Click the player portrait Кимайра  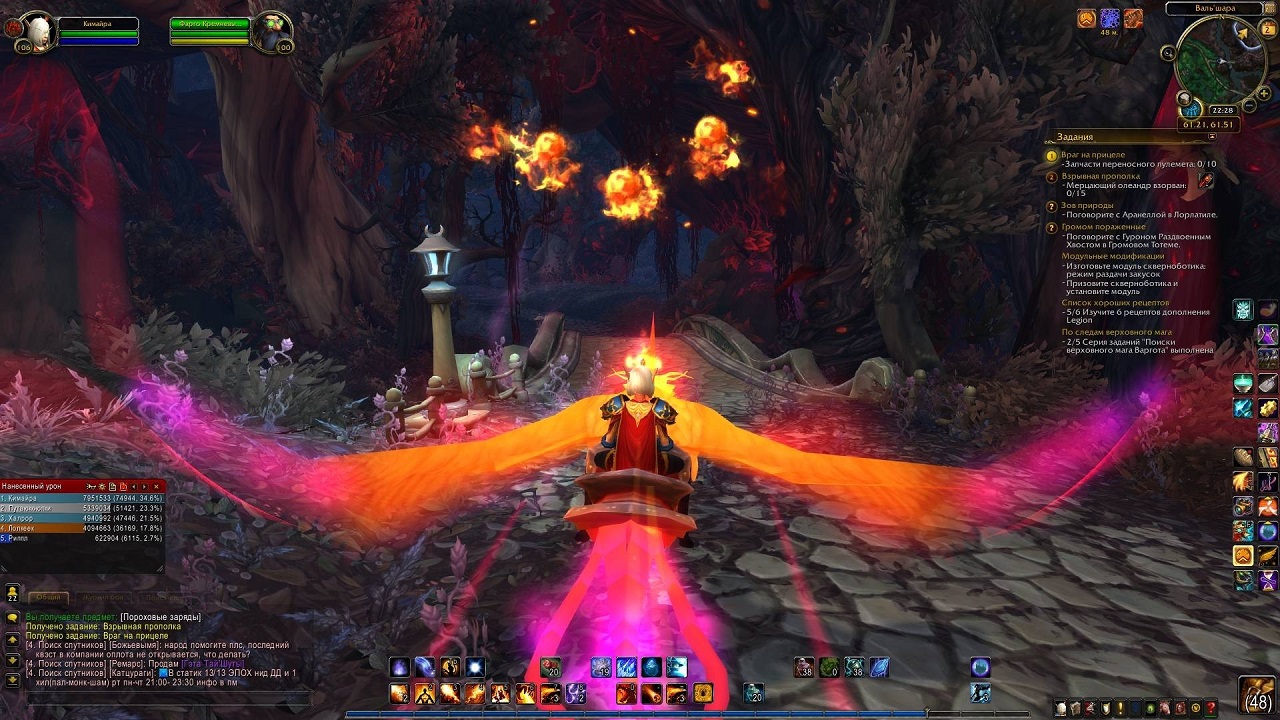pos(37,29)
